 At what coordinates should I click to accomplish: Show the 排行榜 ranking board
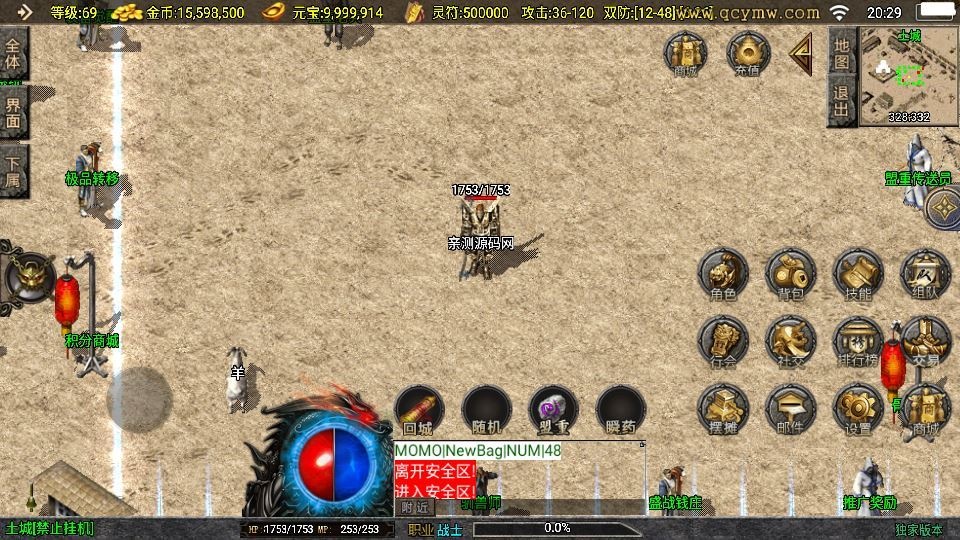tap(858, 342)
